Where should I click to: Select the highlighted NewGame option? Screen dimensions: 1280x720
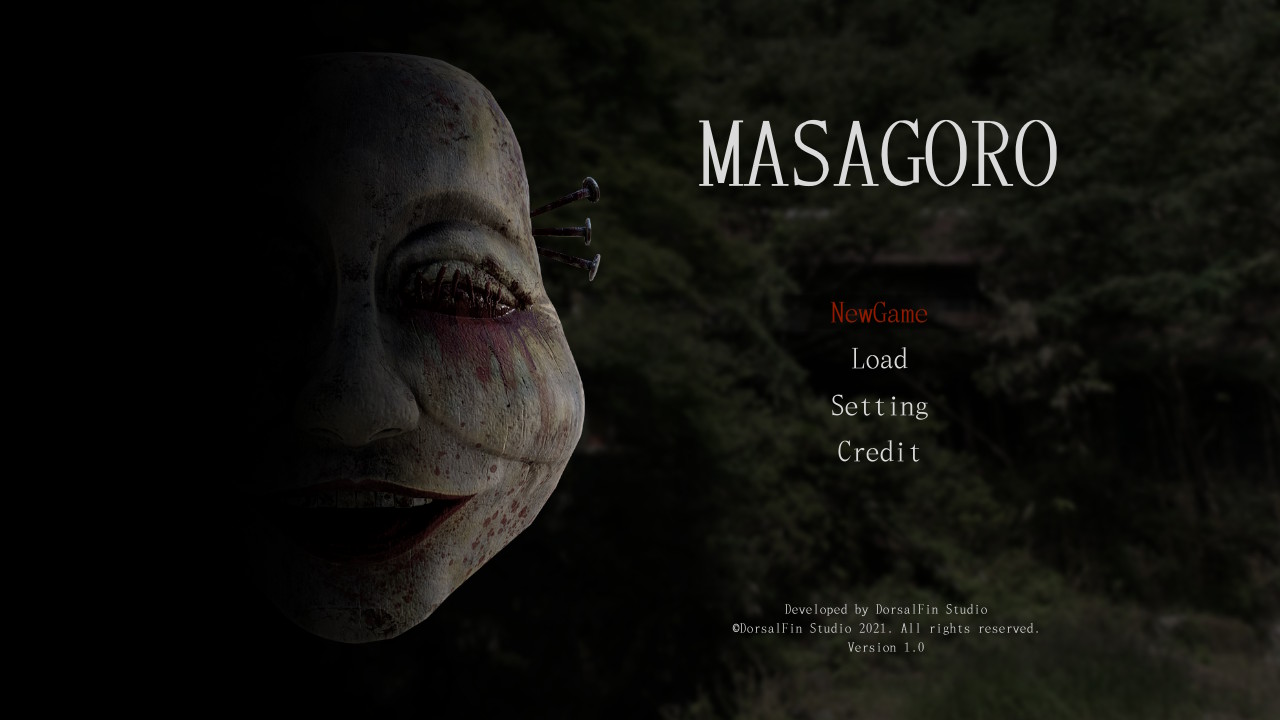pyautogui.click(x=879, y=313)
